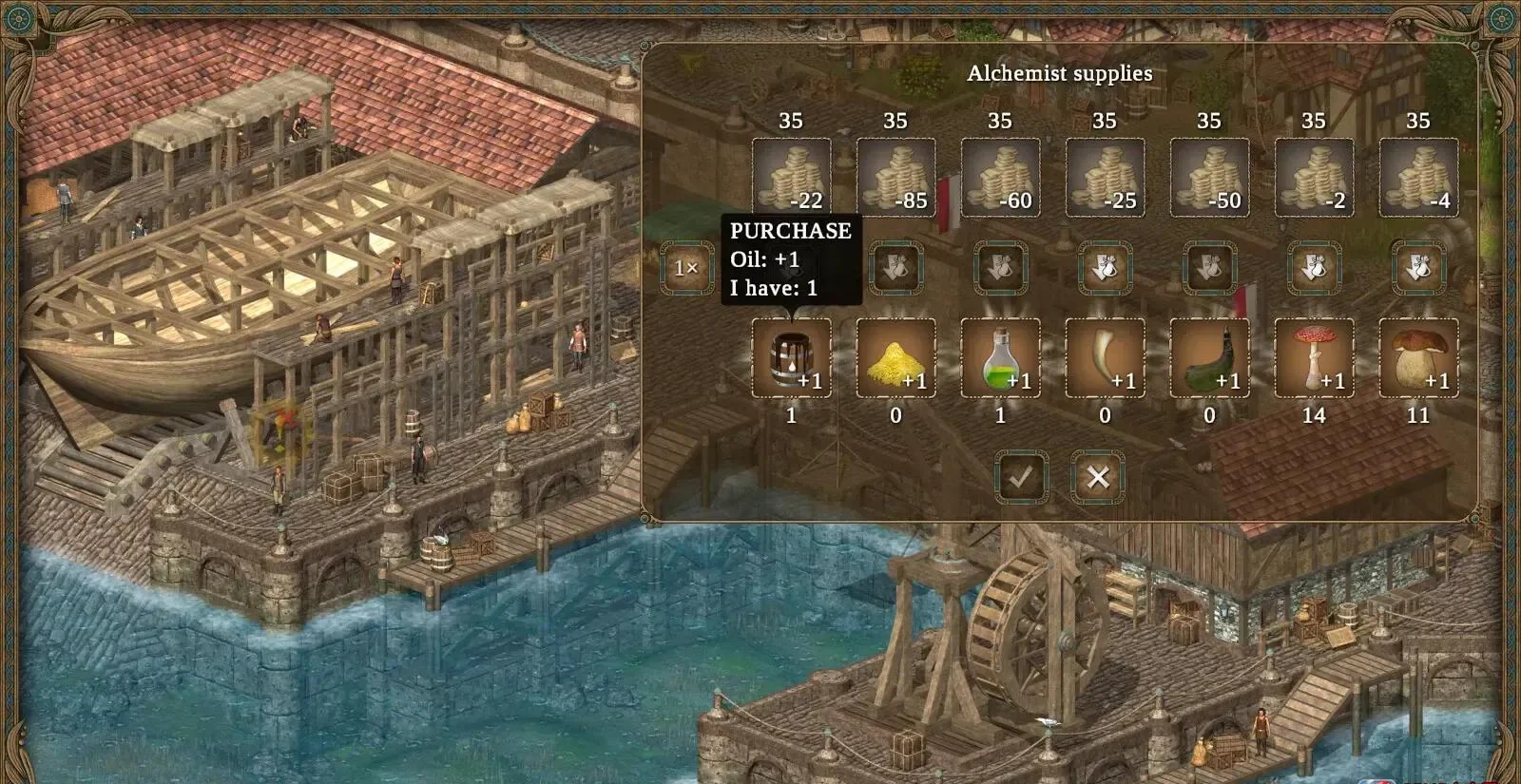The image size is (1521, 784).
Task: Click the green potion flask icon
Action: 1002,361
